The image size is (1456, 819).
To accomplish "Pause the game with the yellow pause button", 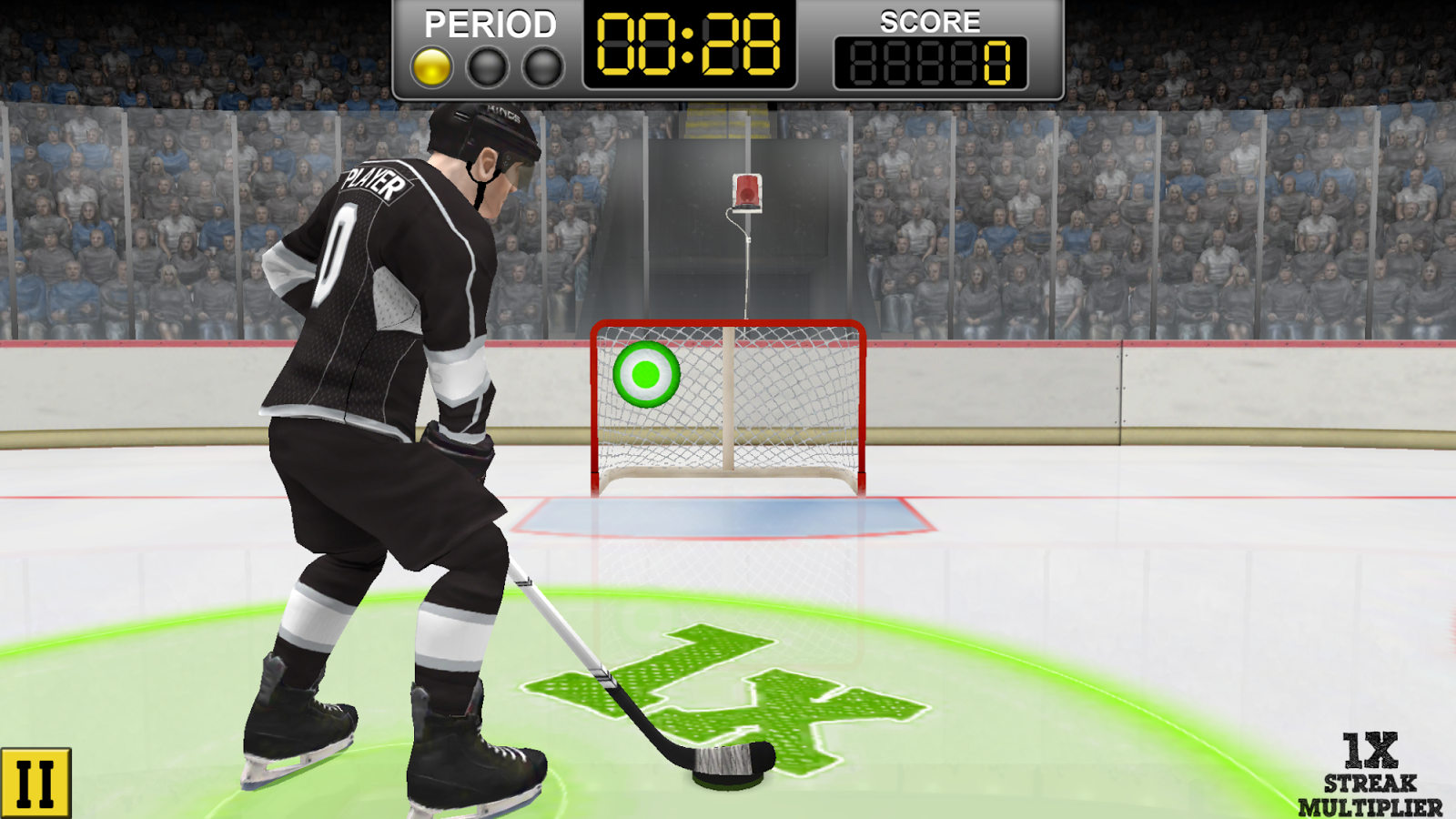I will 35,783.
